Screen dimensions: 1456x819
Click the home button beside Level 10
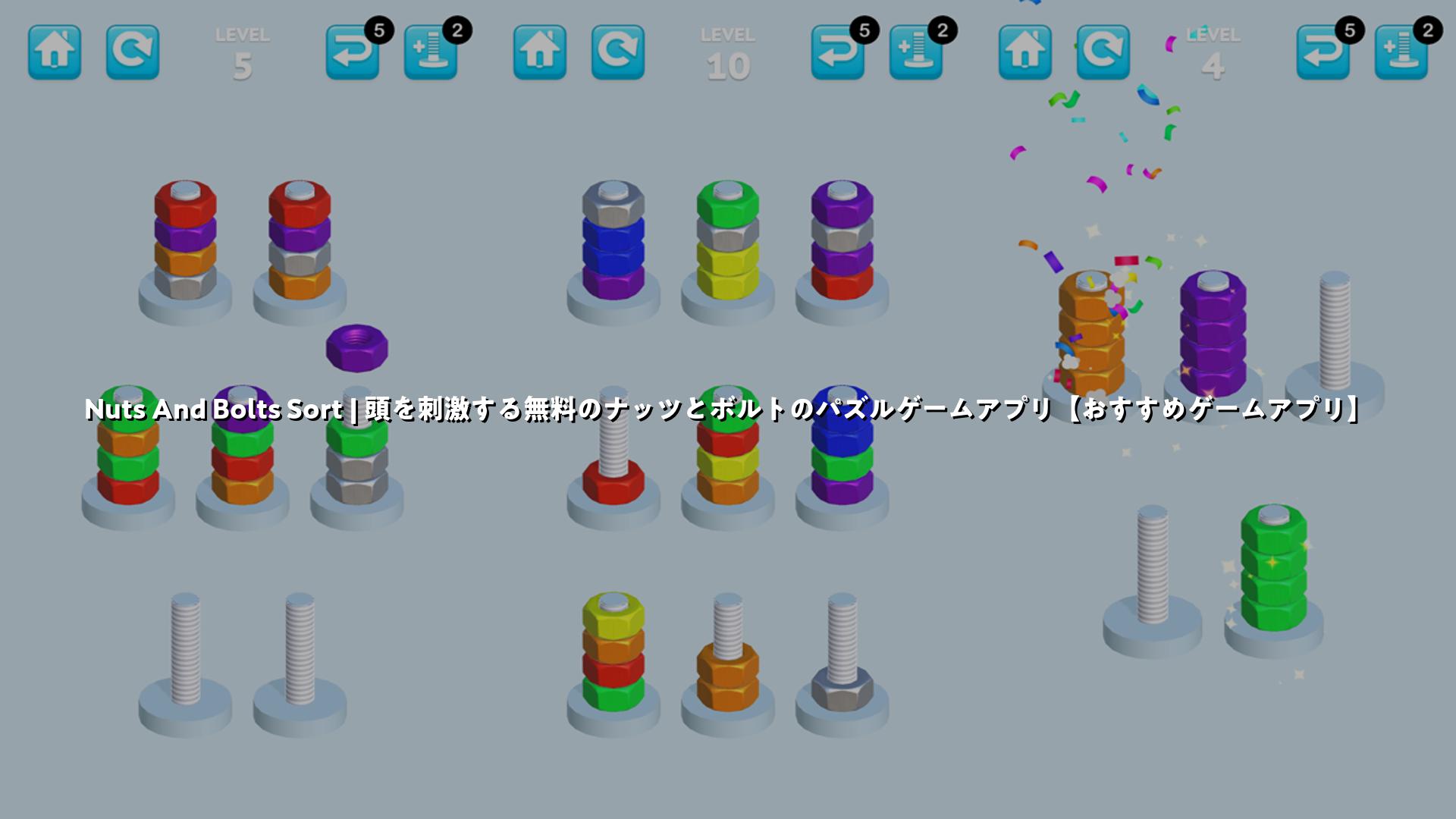[x=540, y=52]
